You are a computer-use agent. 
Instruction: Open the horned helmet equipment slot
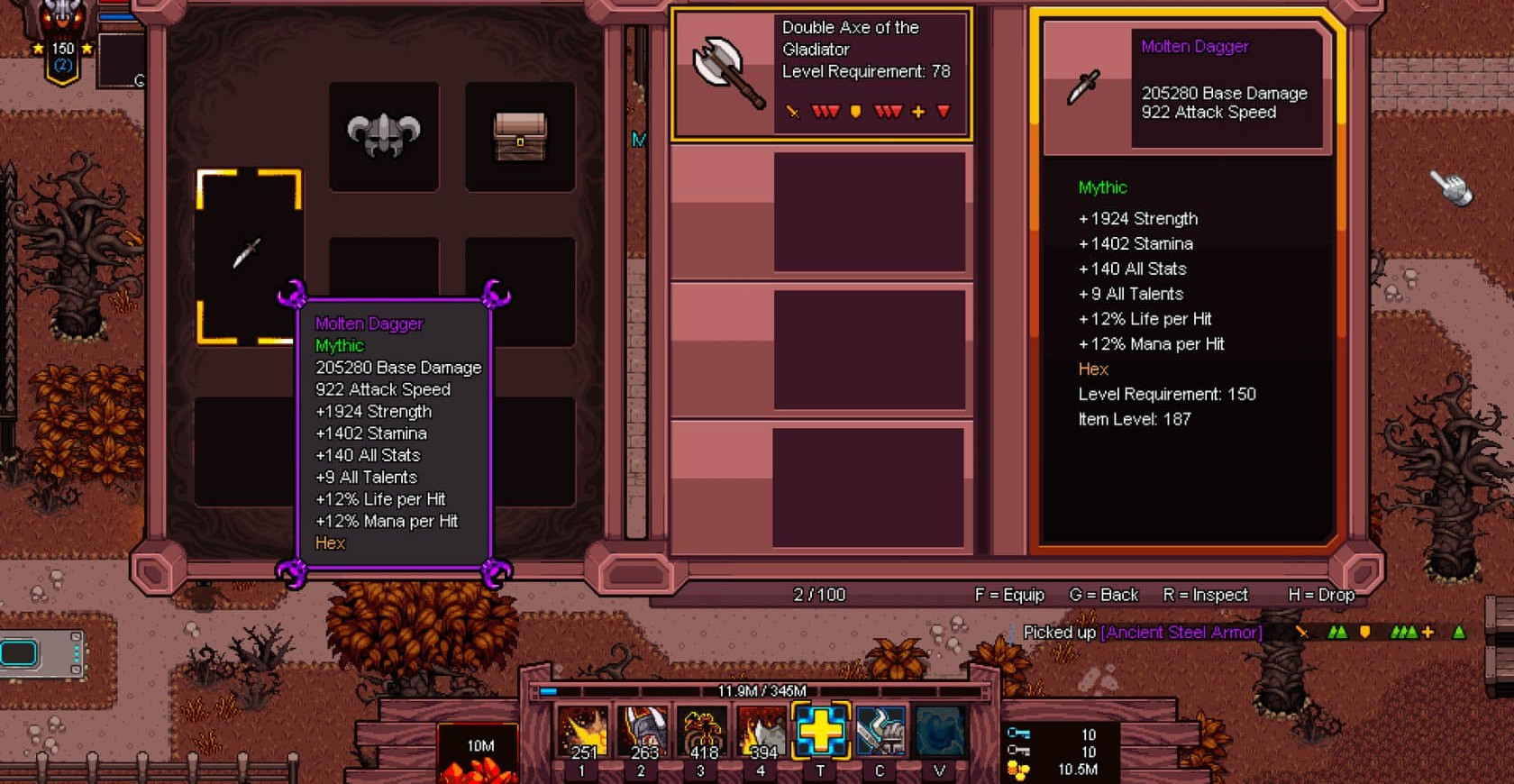[x=384, y=136]
